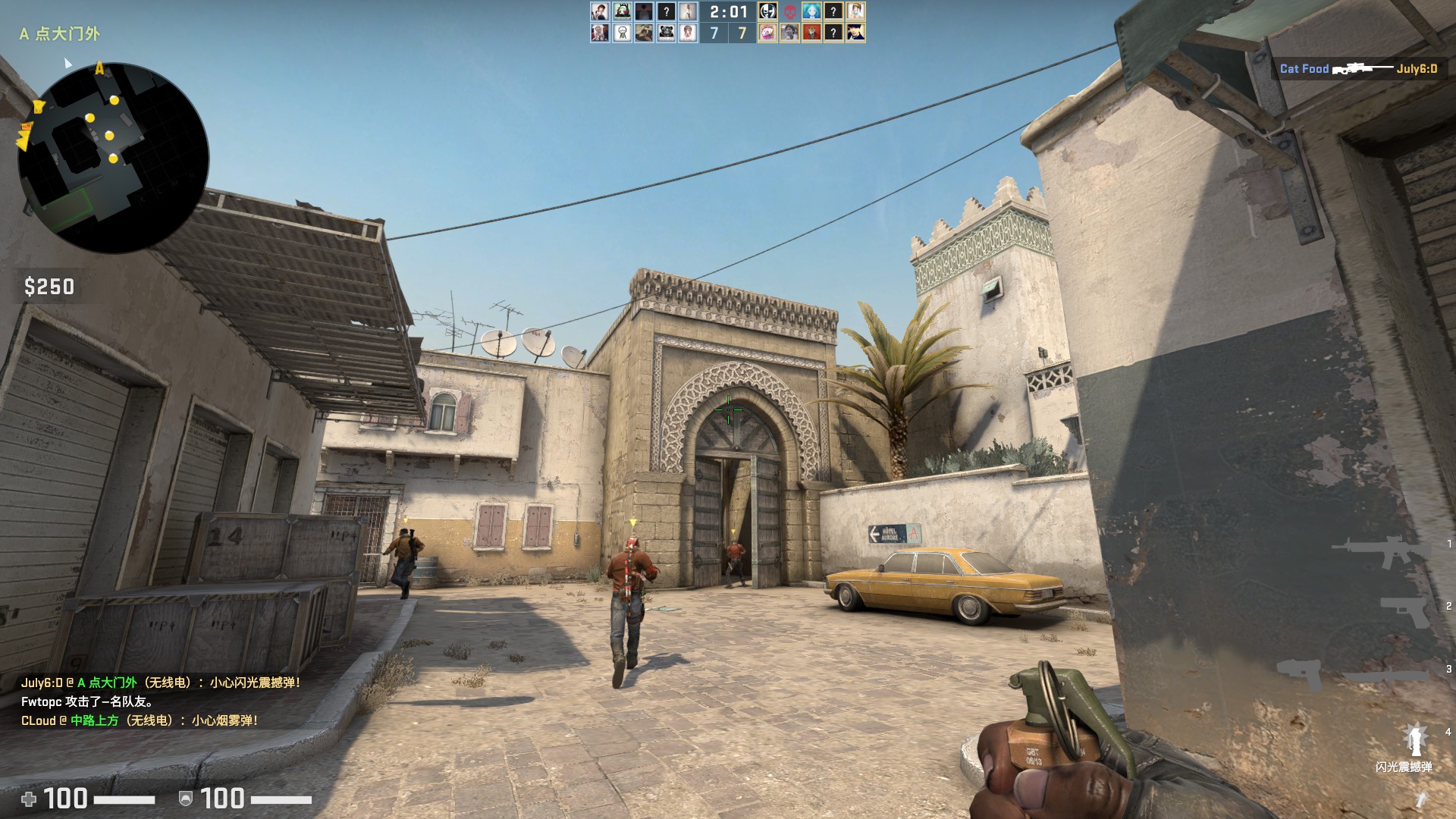The height and width of the screenshot is (819, 1456).
Task: Select killer name Cat Food in killfeed
Action: [1303, 69]
